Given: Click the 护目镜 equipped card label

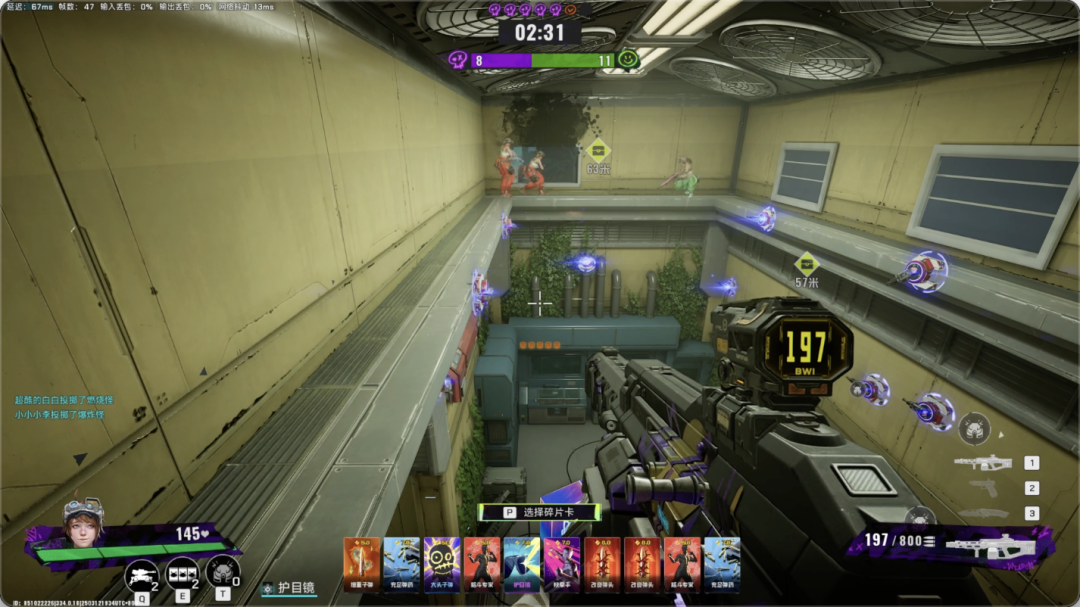Looking at the screenshot, I should (x=290, y=589).
